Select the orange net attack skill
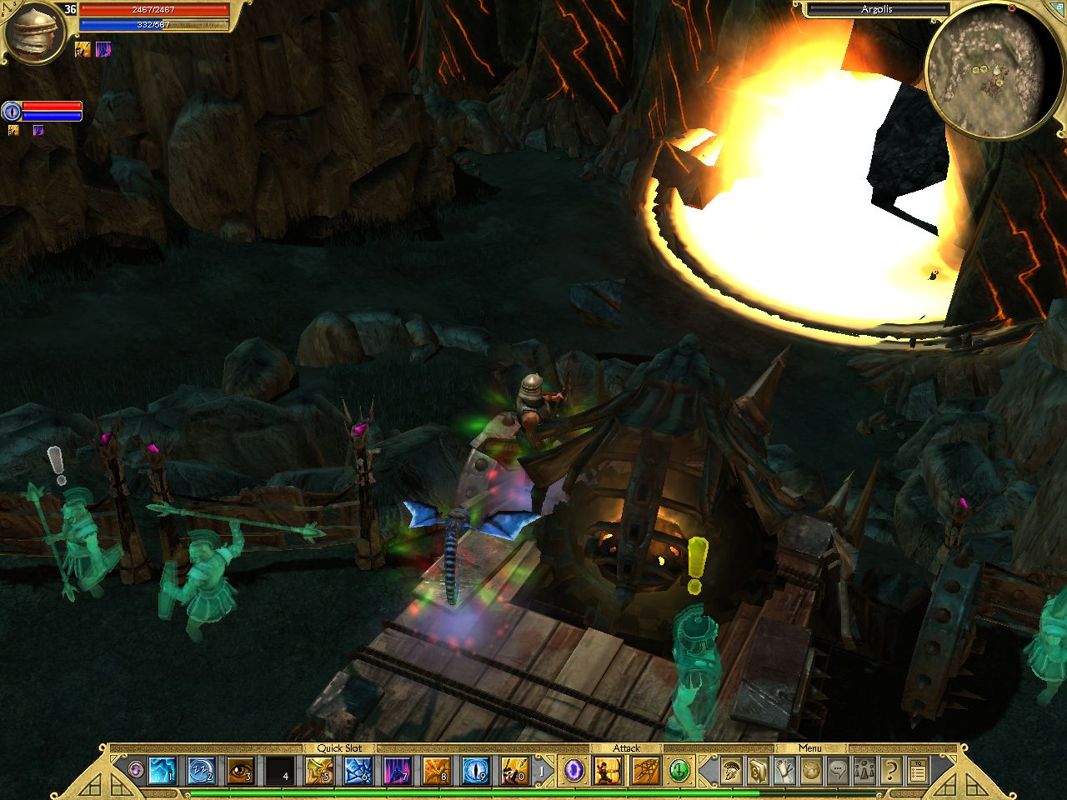Viewport: 1067px width, 800px height. 644,770
